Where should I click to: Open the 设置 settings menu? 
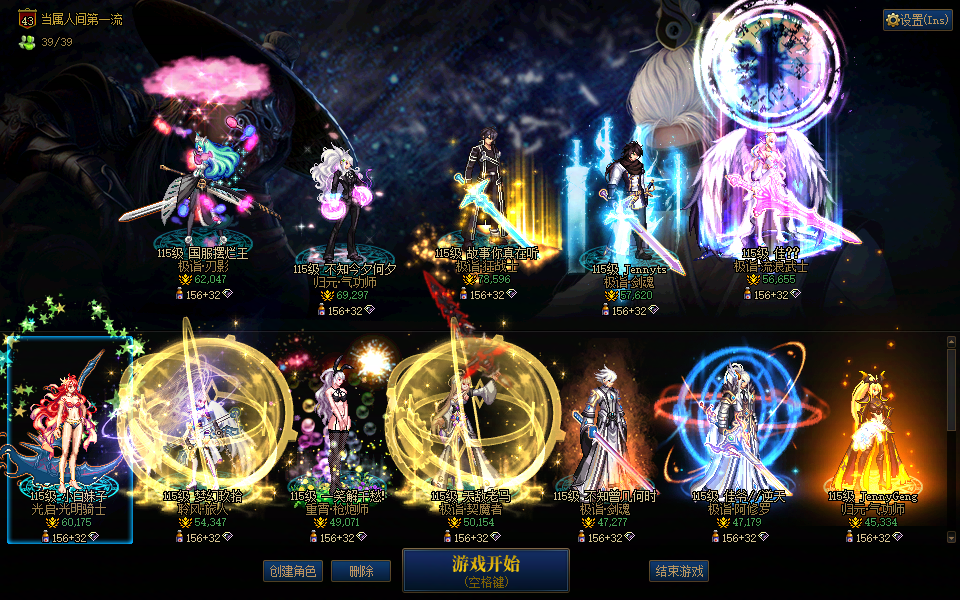[918, 20]
